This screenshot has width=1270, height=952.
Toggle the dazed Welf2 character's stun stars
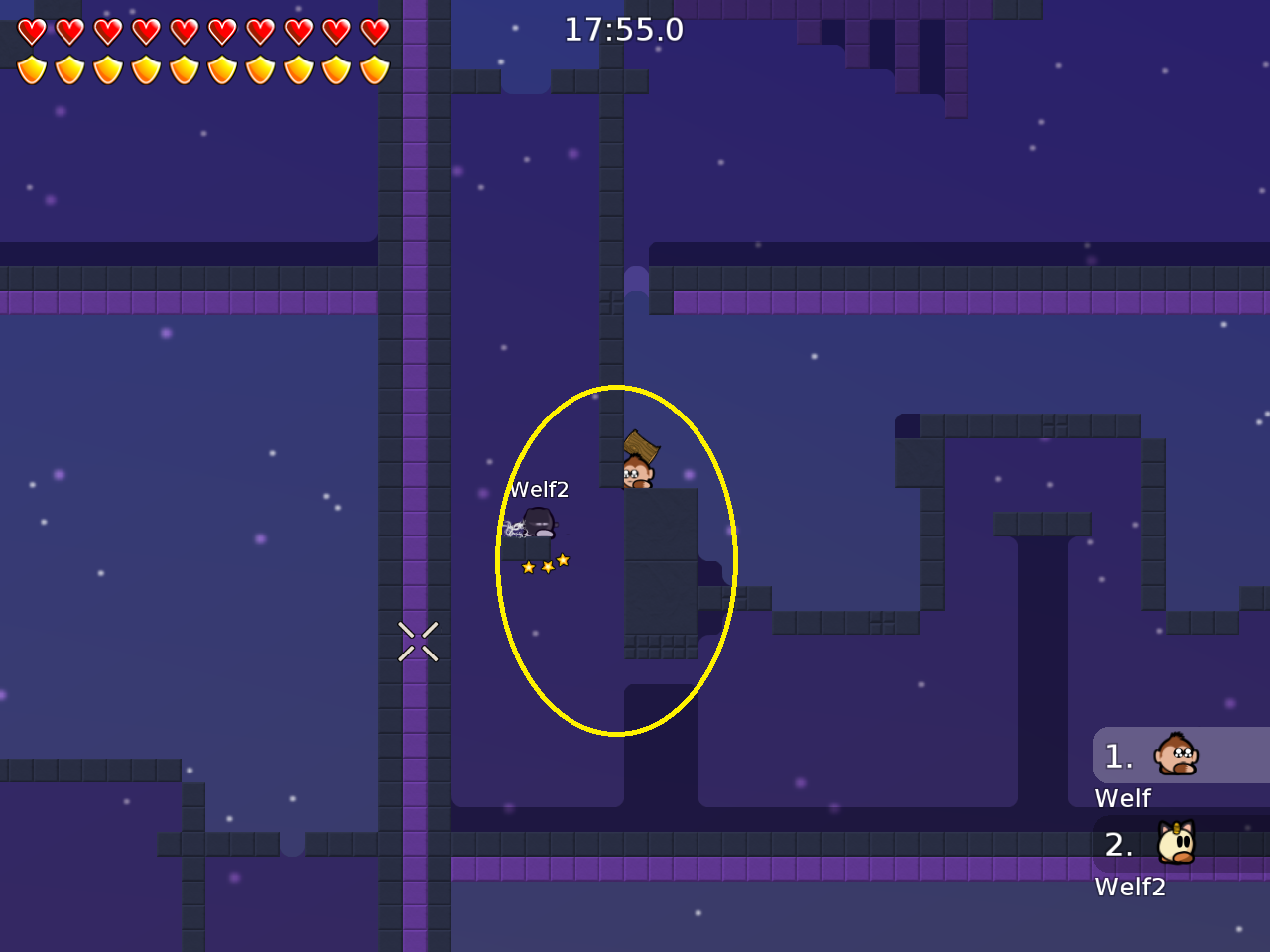point(545,563)
